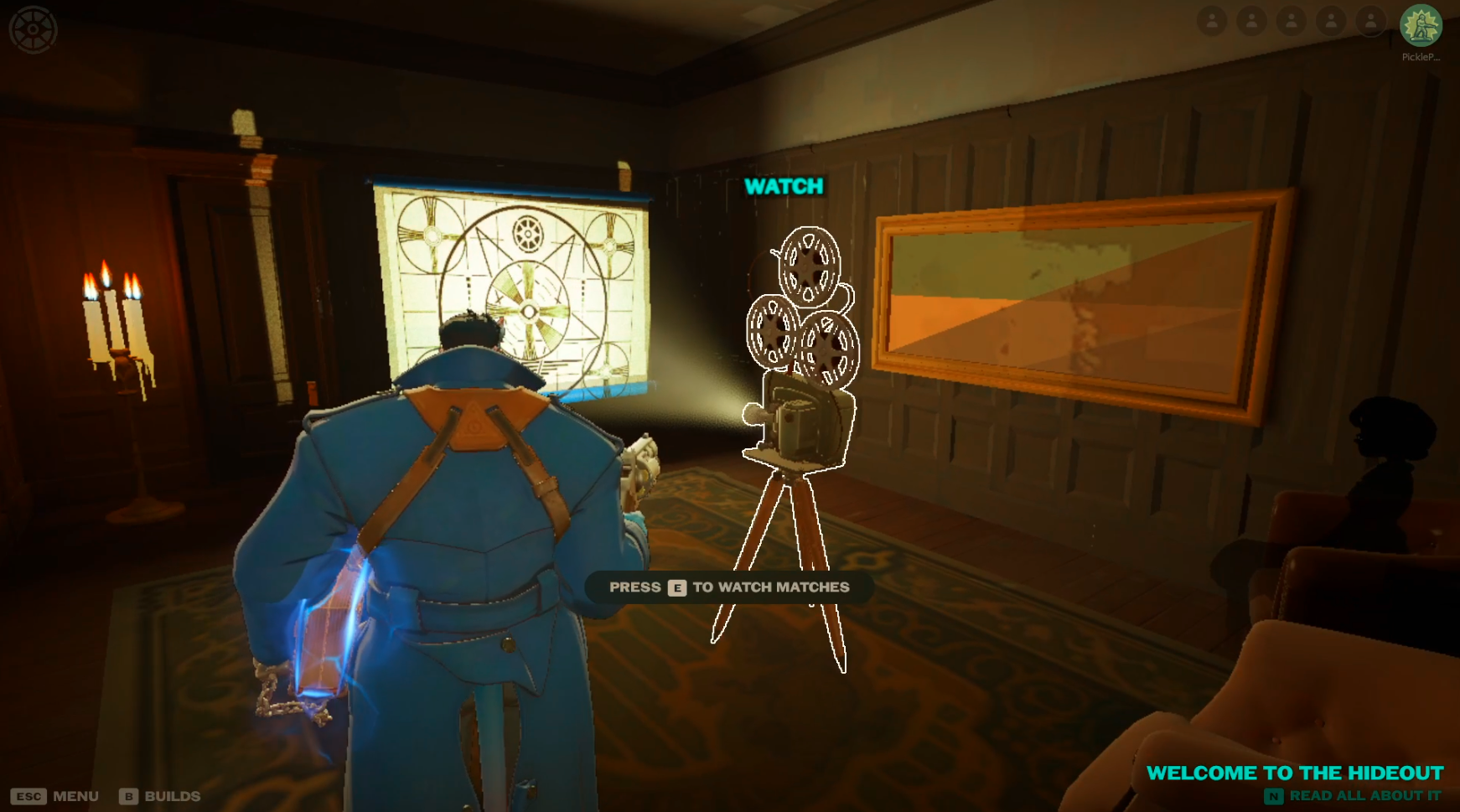
Task: Open the PickleP player avatar icon
Action: tap(1421, 25)
